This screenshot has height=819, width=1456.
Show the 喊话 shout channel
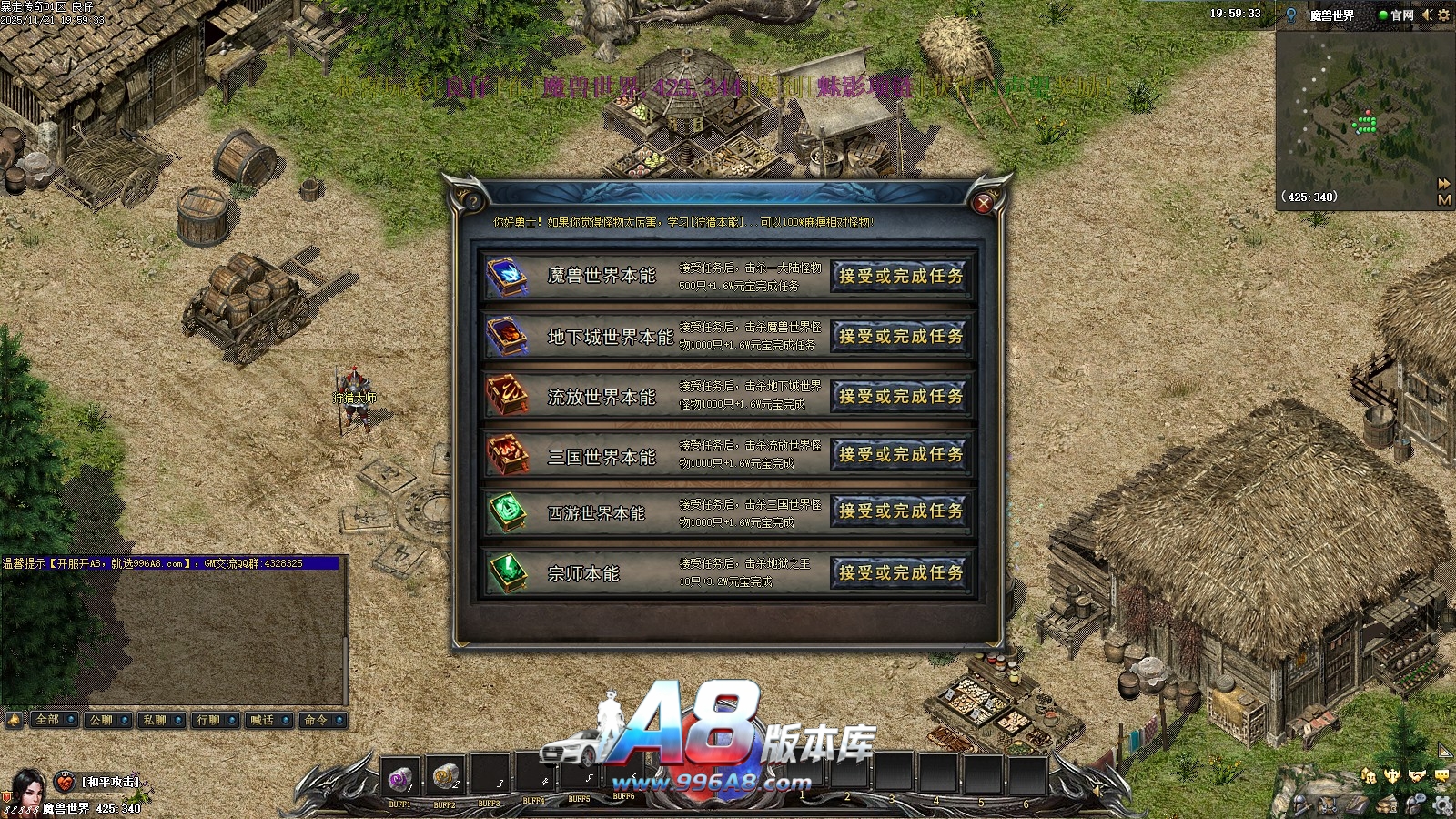268,720
